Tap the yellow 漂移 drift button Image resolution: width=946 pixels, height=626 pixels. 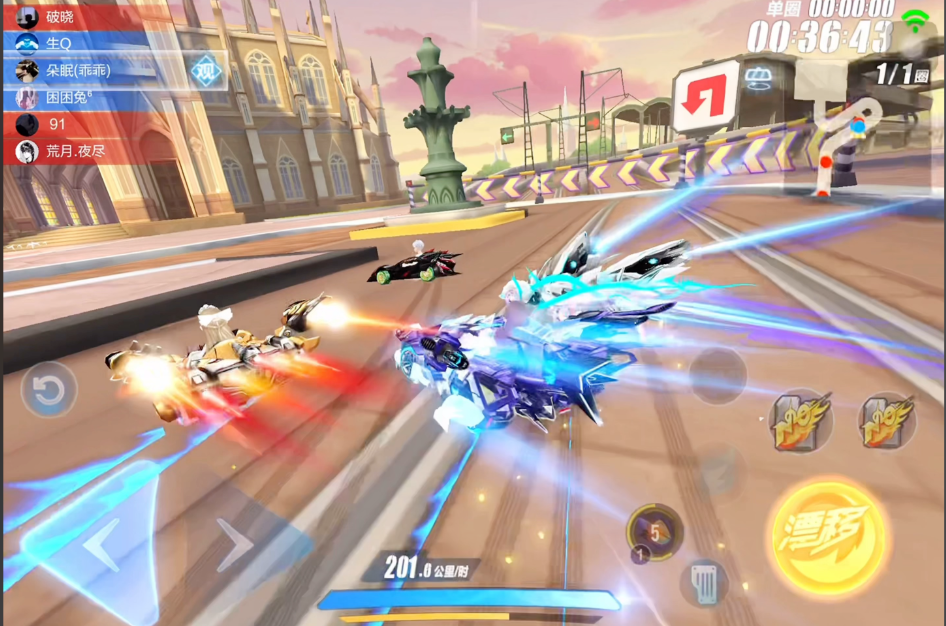point(830,538)
